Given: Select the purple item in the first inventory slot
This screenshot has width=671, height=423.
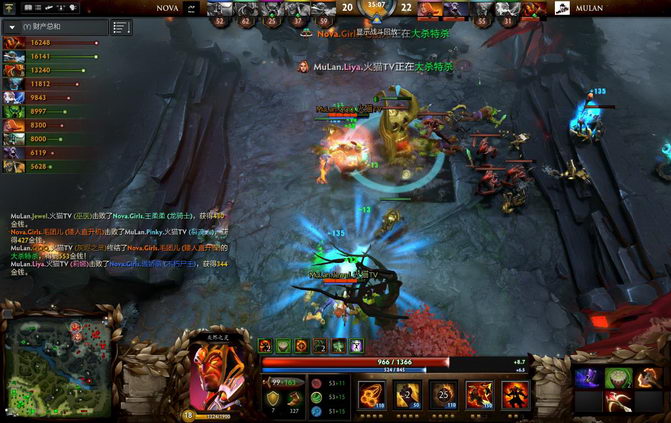Looking at the screenshot, I should pos(588,378).
